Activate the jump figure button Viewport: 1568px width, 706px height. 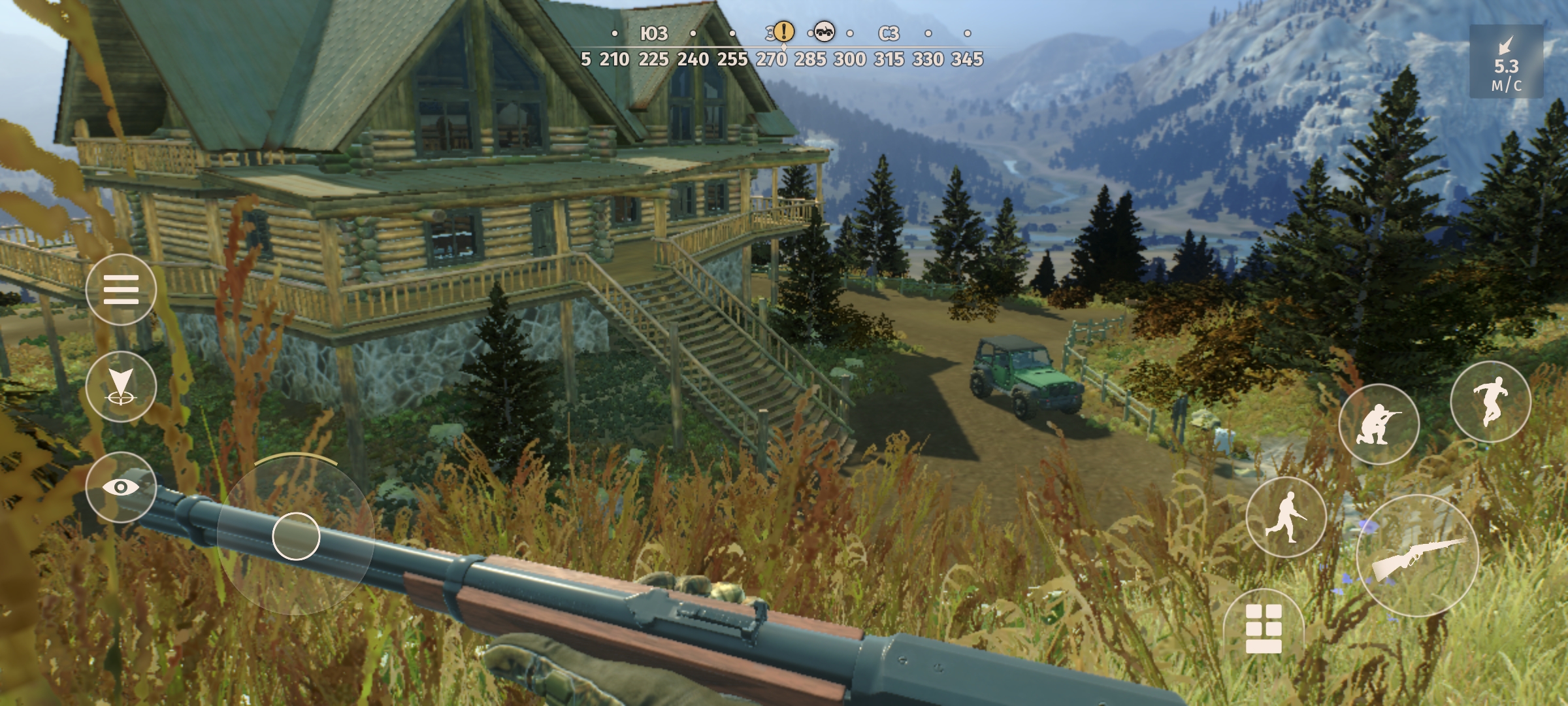1490,401
